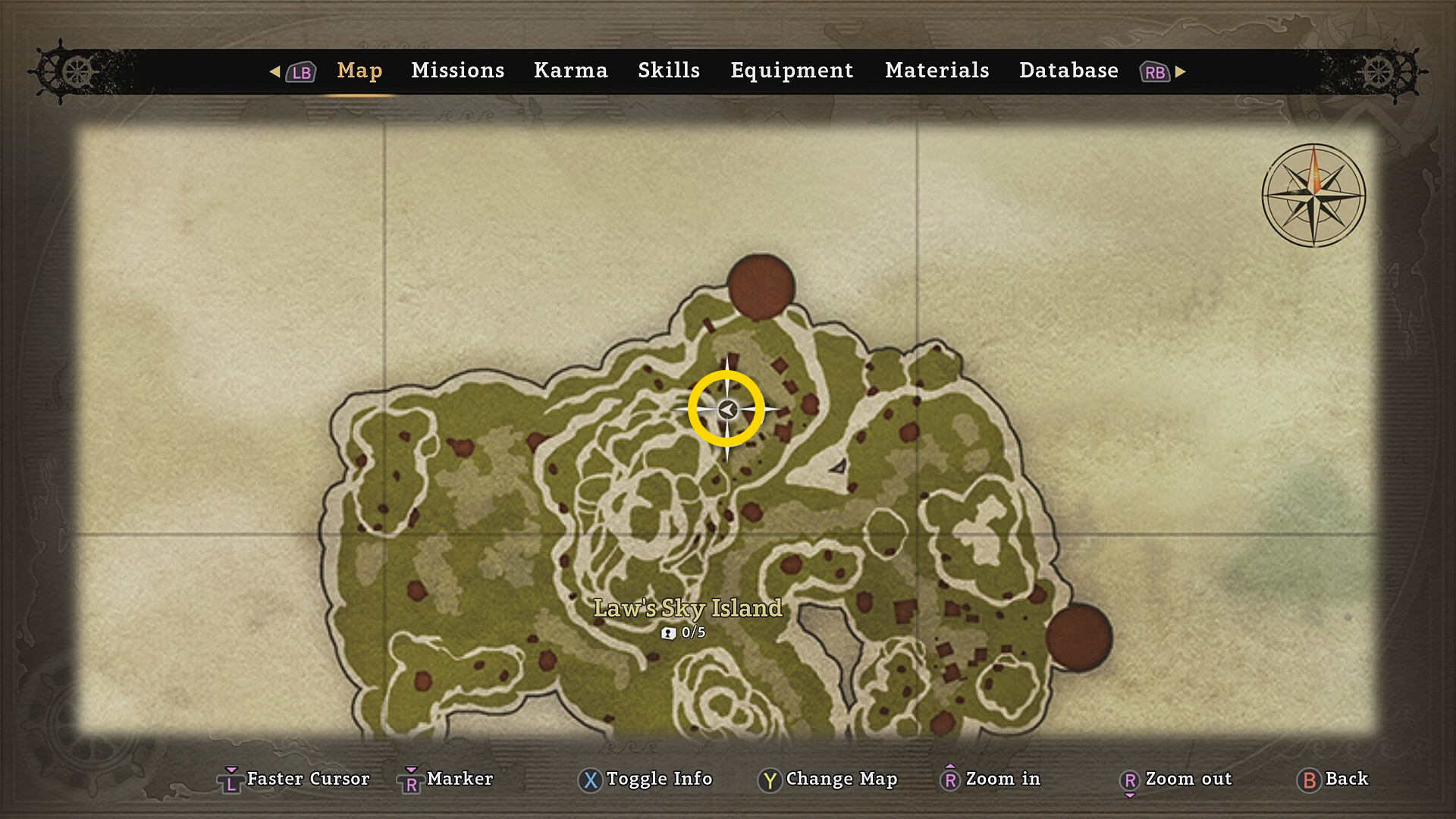The width and height of the screenshot is (1456, 819).
Task: Show the Materials tab
Action: click(937, 71)
